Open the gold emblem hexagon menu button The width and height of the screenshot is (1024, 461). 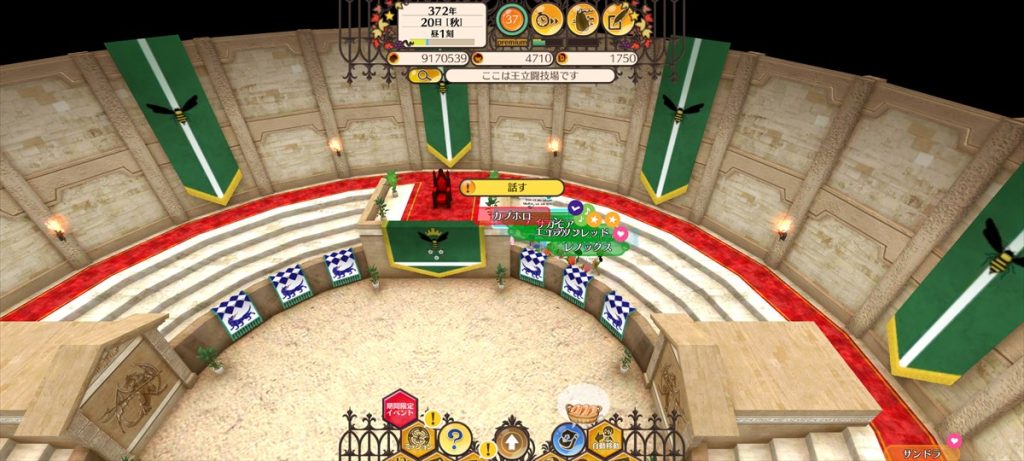click(417, 440)
